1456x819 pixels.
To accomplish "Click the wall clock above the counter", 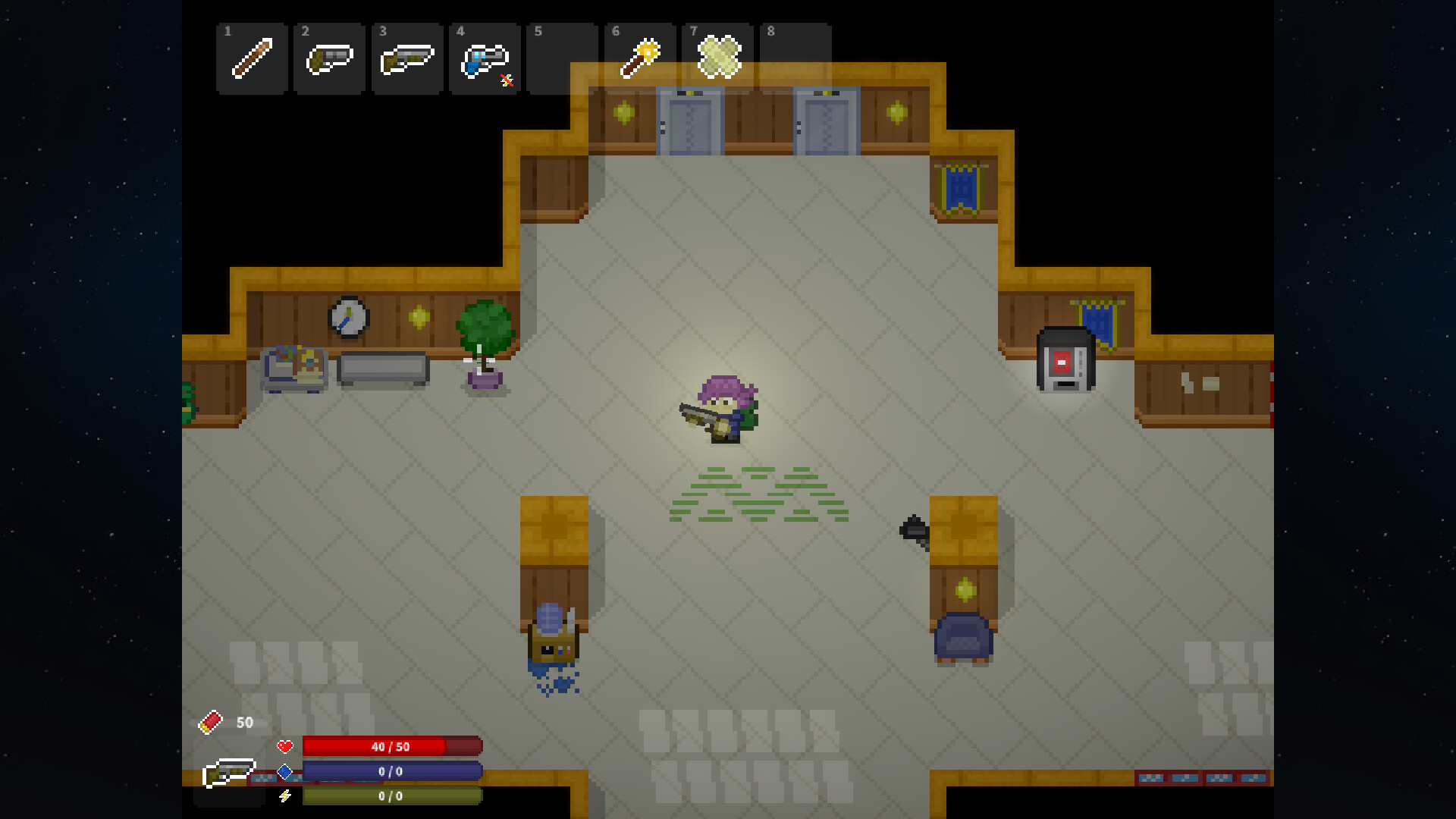I will tap(347, 318).
